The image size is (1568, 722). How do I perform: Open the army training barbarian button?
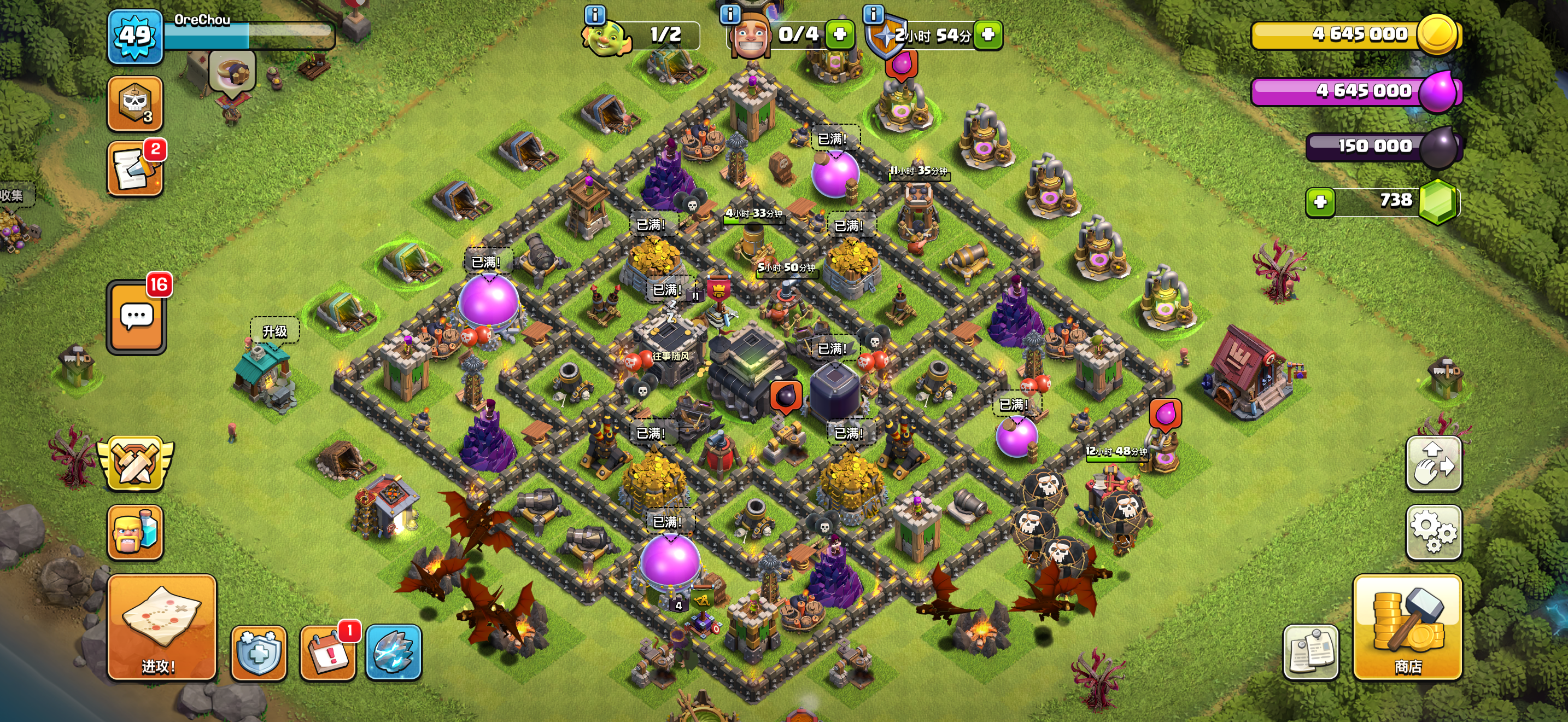point(135,532)
